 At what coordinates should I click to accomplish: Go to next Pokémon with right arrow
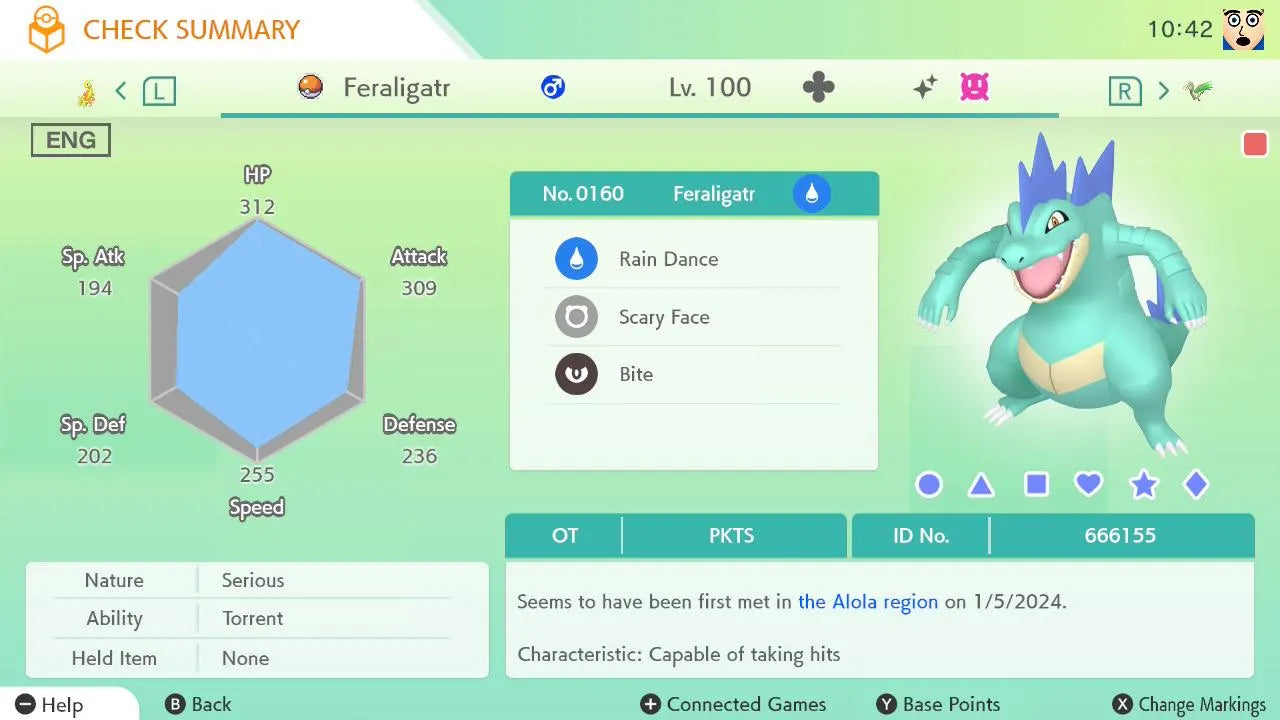click(1163, 92)
